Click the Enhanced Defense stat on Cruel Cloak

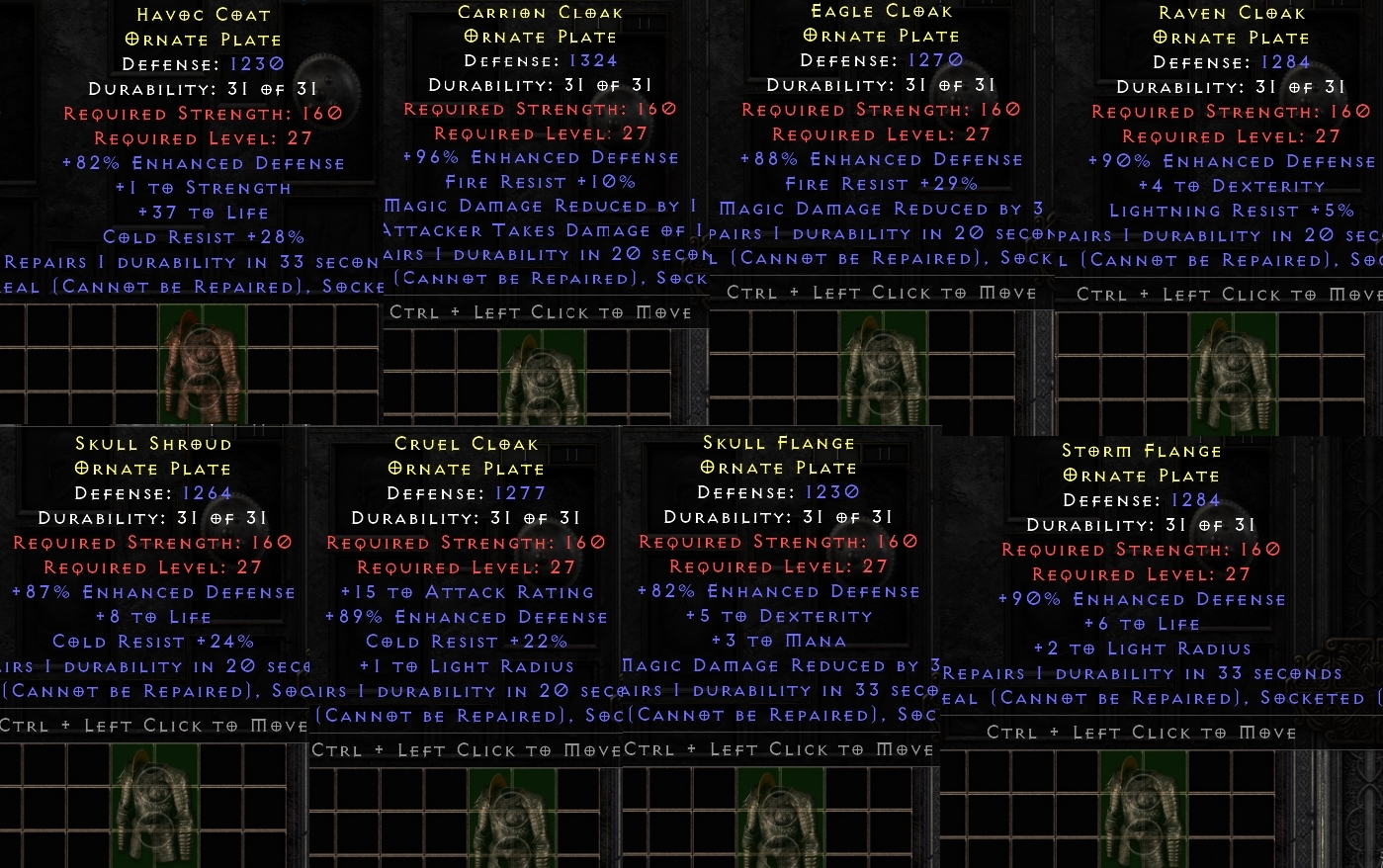click(466, 616)
